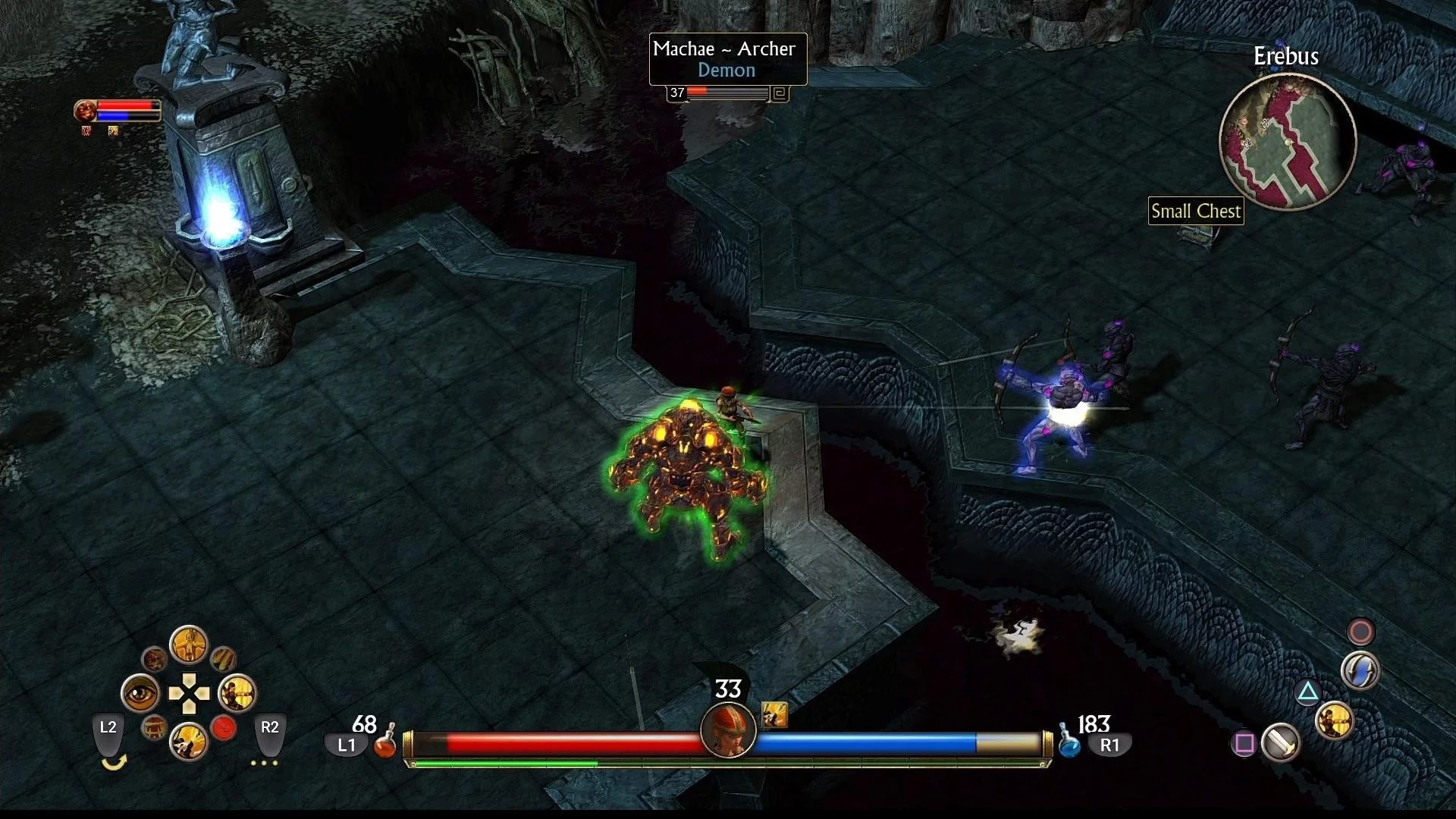Image resolution: width=1456 pixels, height=819 pixels.
Task: Select the active buff icon beside the portrait
Action: tap(774, 714)
